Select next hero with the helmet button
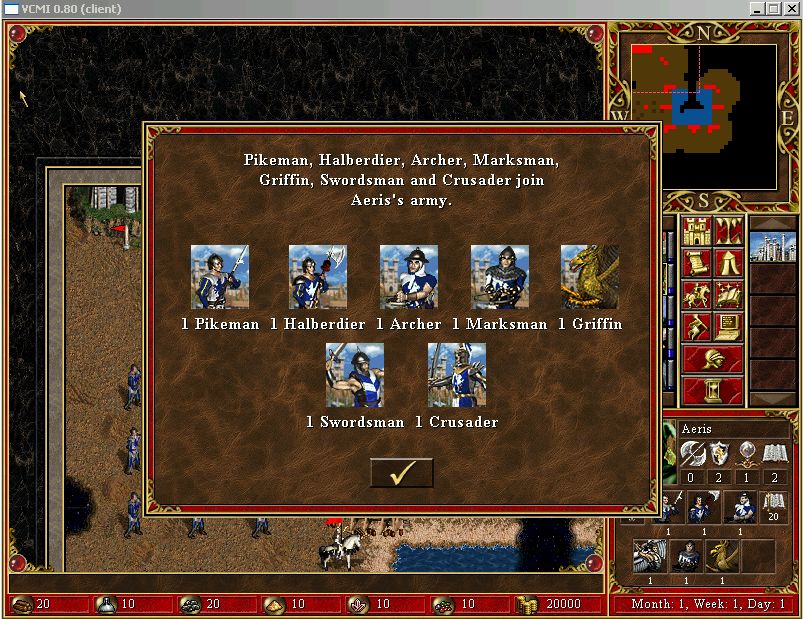Image resolution: width=803 pixels, height=619 pixels. [712, 358]
